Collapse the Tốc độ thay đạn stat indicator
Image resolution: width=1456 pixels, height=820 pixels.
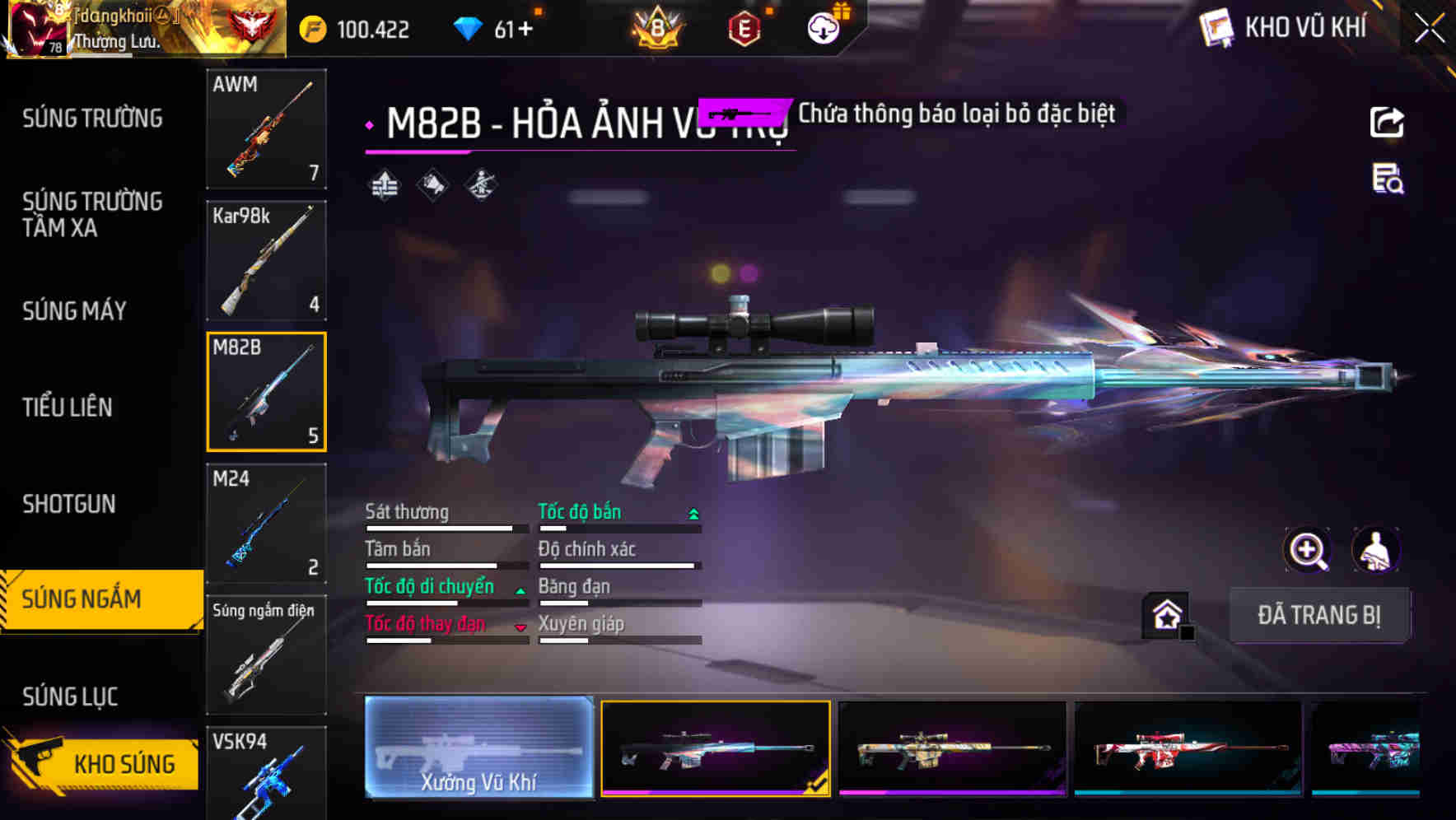click(x=520, y=627)
